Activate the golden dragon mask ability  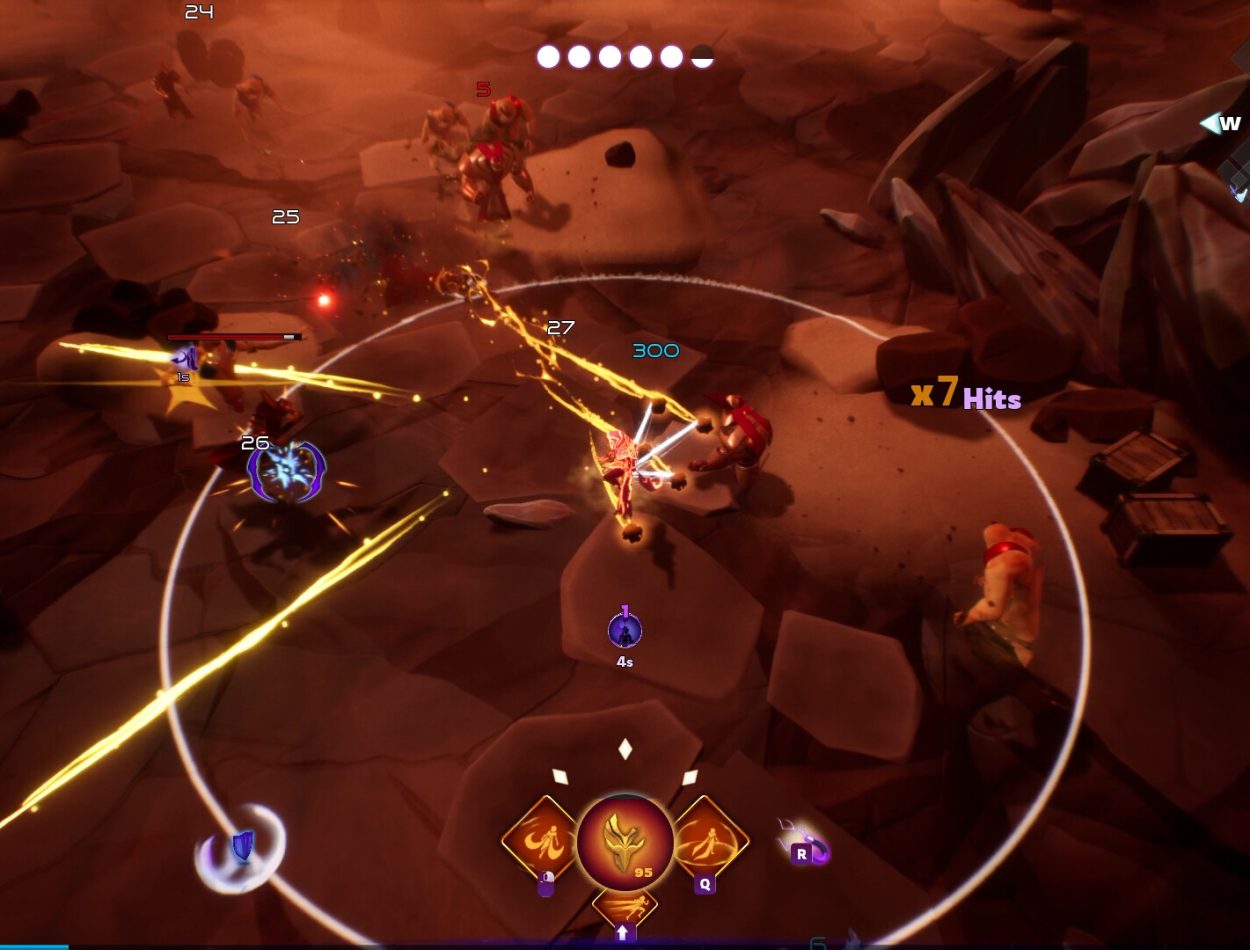tap(625, 840)
